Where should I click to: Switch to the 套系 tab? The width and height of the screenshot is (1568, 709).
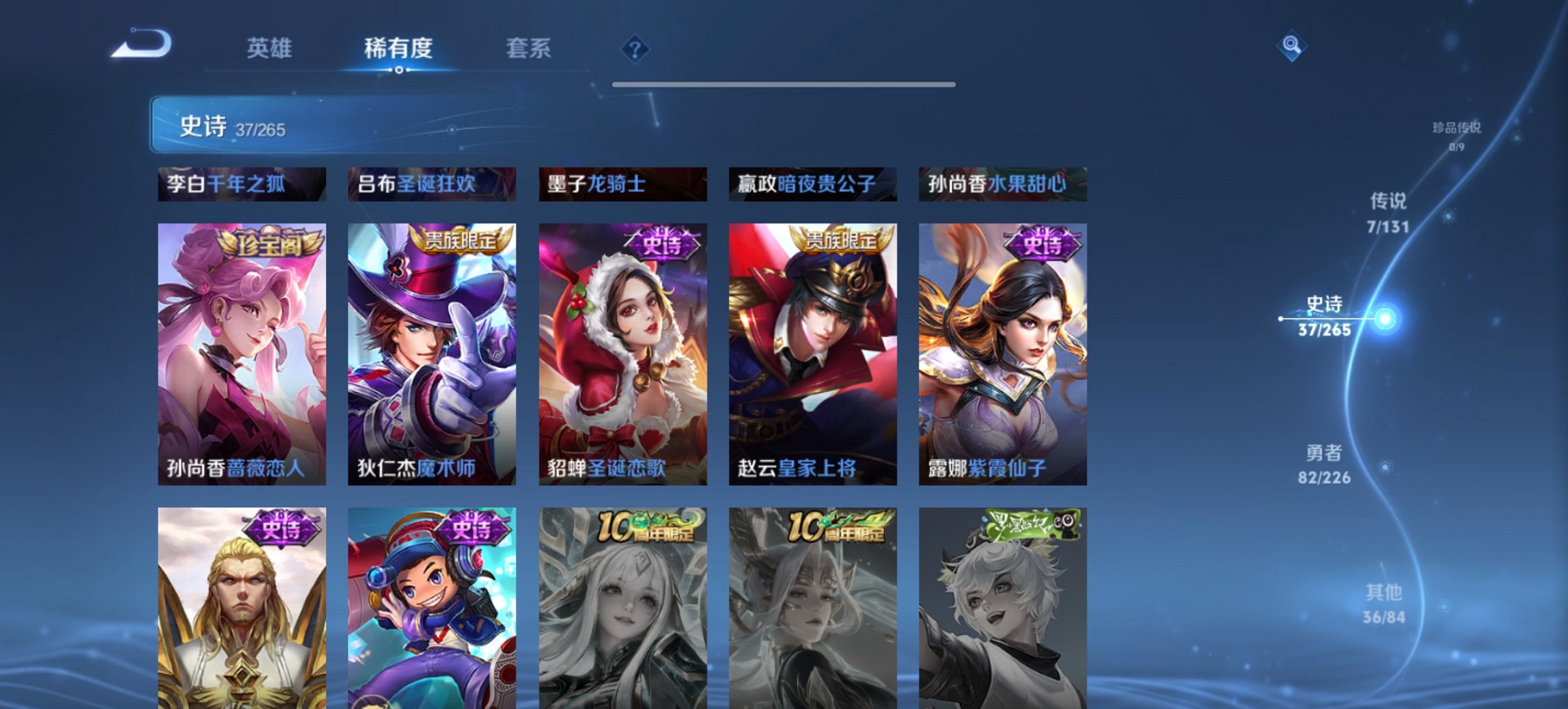pos(529,48)
